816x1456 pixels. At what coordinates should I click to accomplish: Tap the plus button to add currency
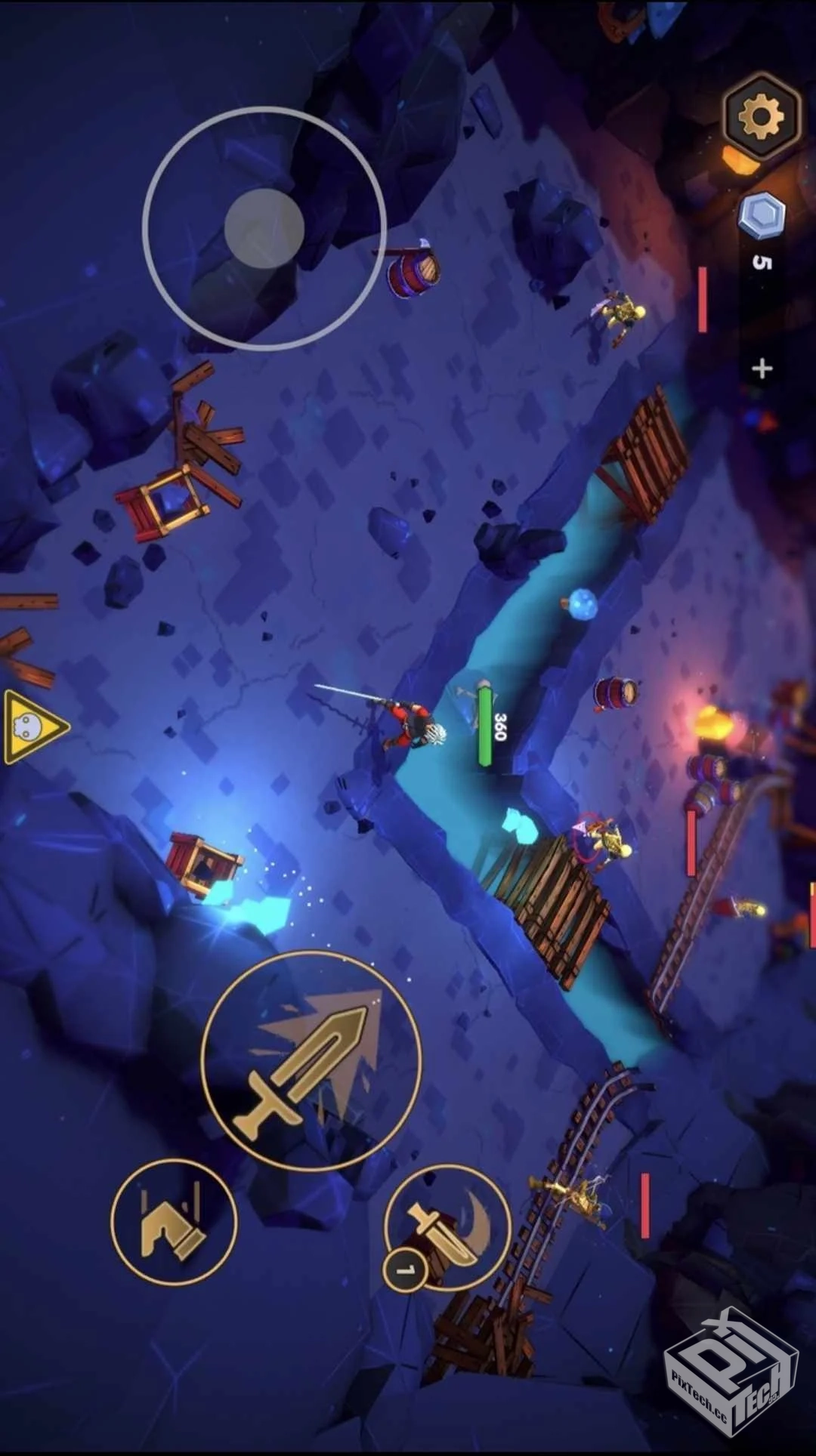click(x=762, y=369)
